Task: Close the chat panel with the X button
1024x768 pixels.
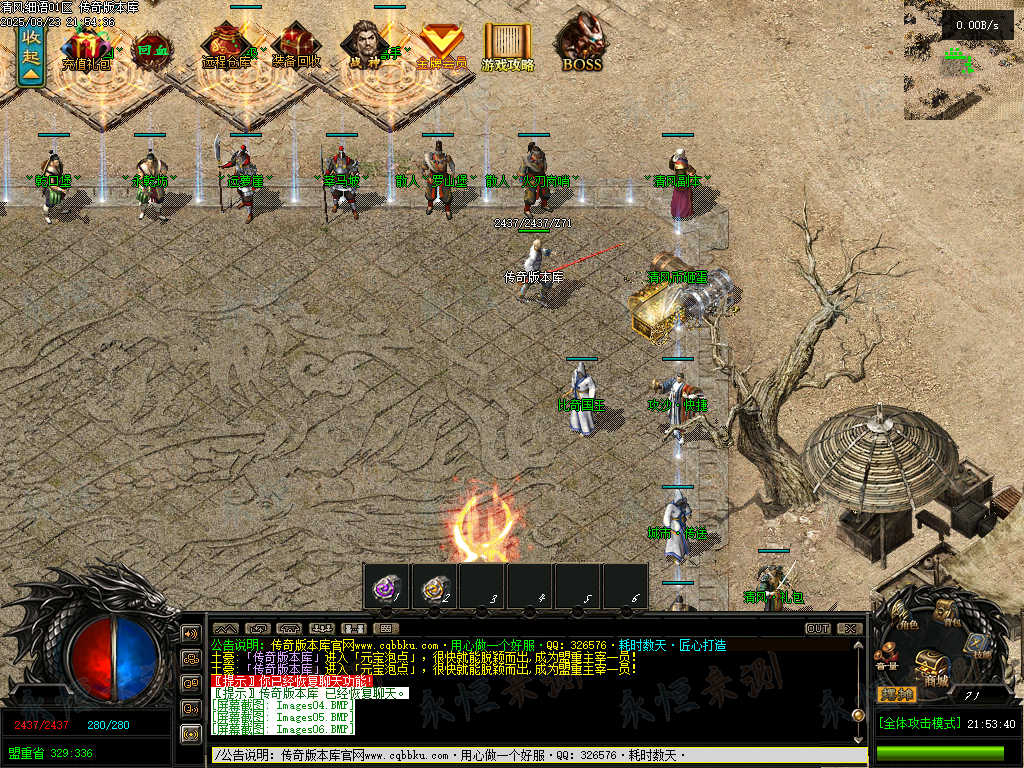Action: [849, 629]
